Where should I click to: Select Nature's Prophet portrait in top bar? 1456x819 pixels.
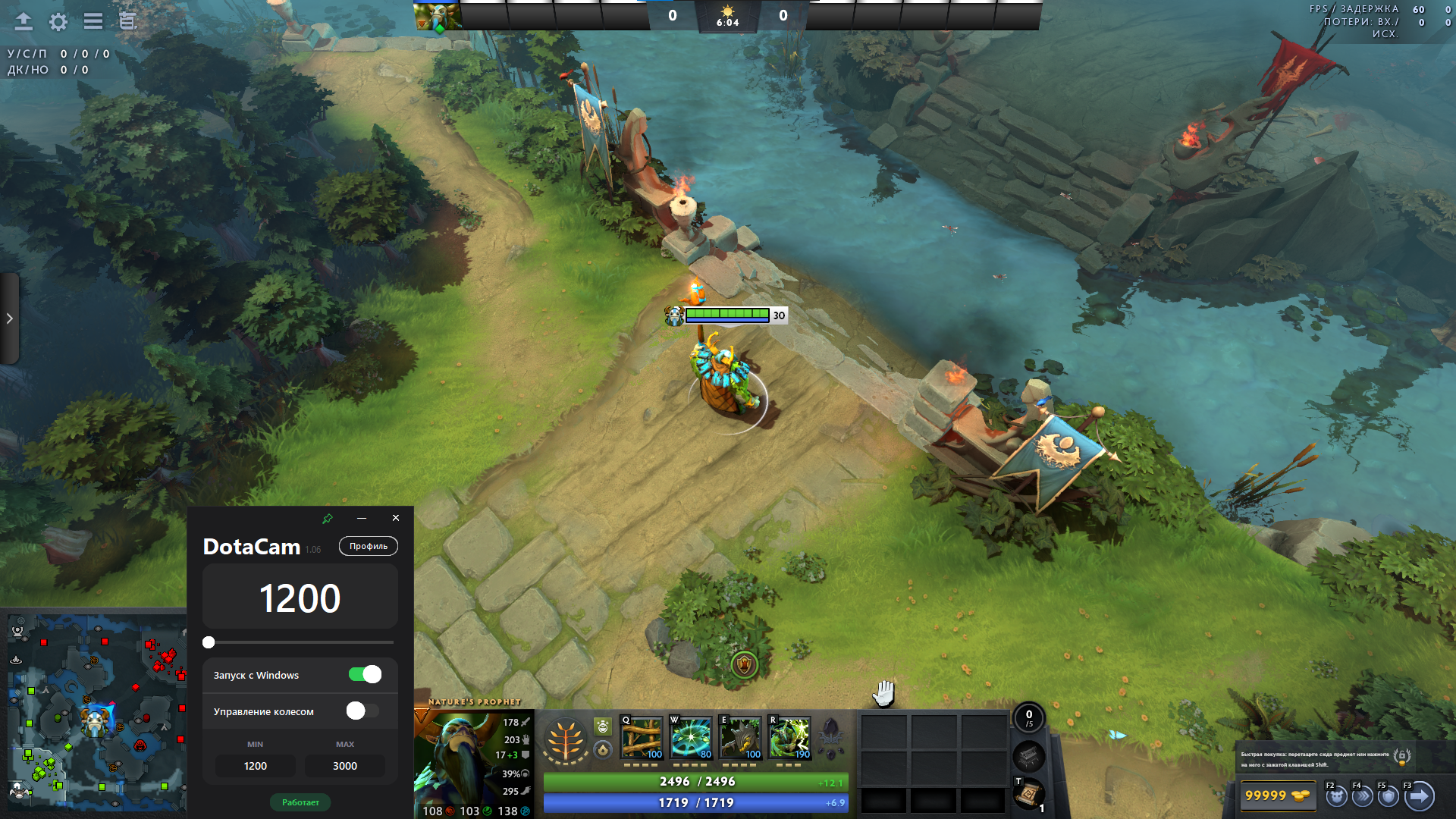point(438,16)
